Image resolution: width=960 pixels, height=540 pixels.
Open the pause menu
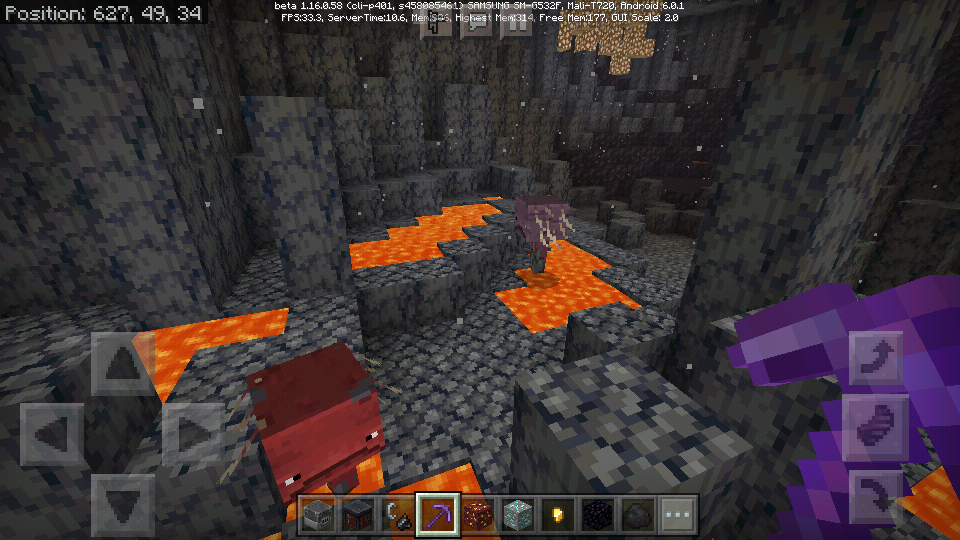(517, 24)
